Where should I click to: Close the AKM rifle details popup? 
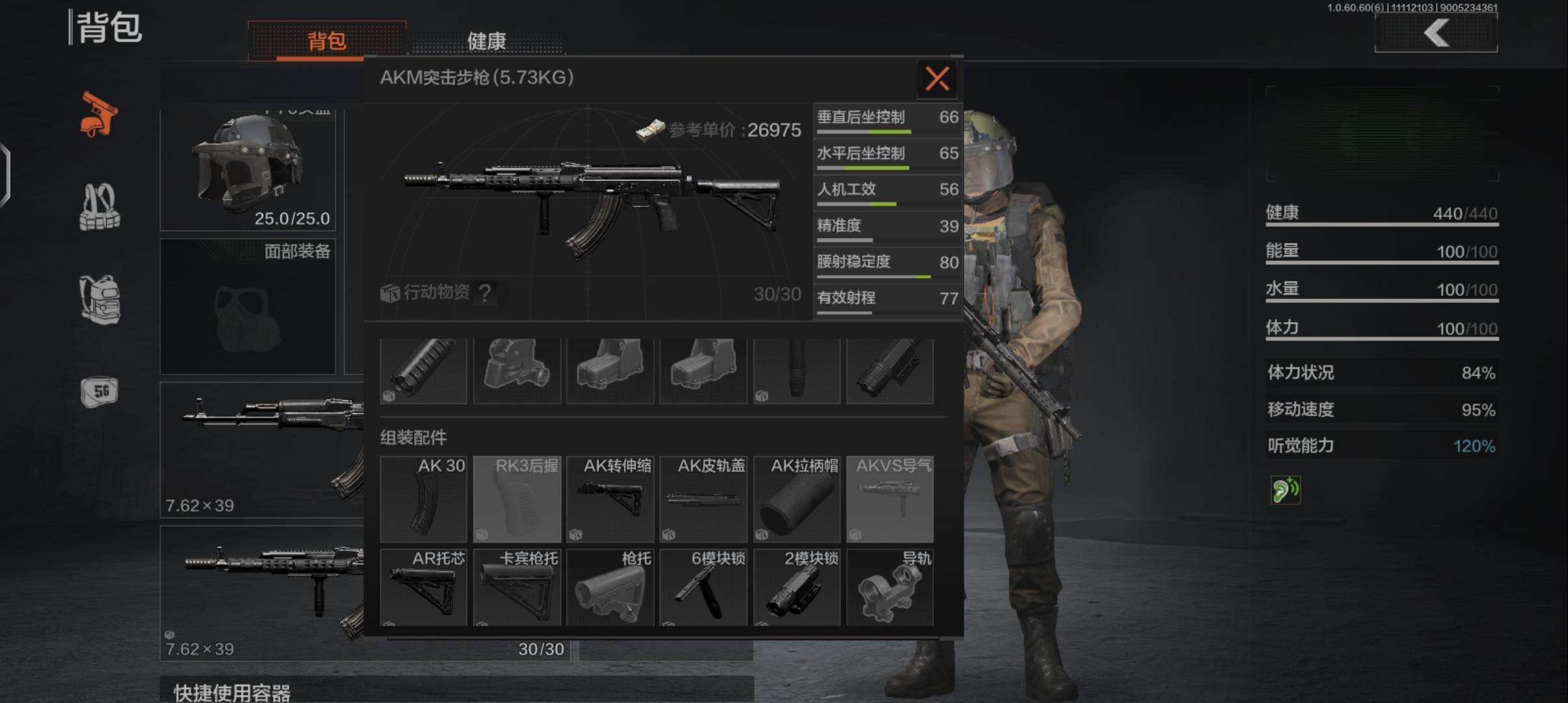coord(936,79)
